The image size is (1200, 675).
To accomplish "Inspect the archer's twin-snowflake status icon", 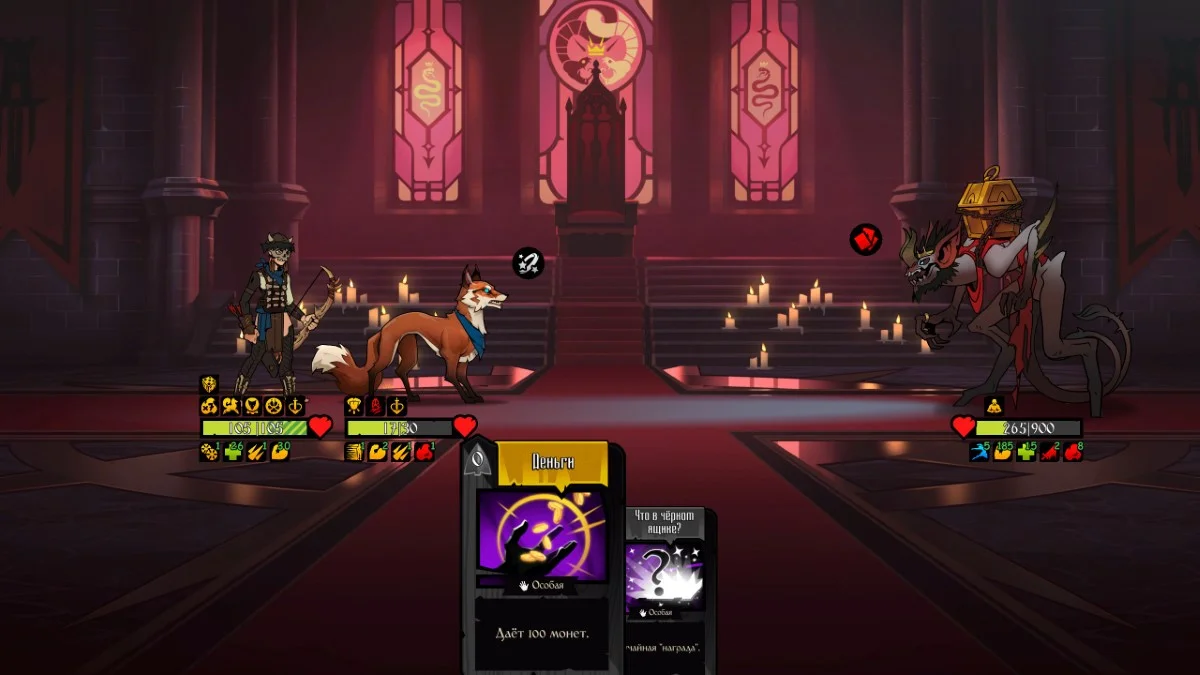I will pyautogui.click(x=210, y=452).
